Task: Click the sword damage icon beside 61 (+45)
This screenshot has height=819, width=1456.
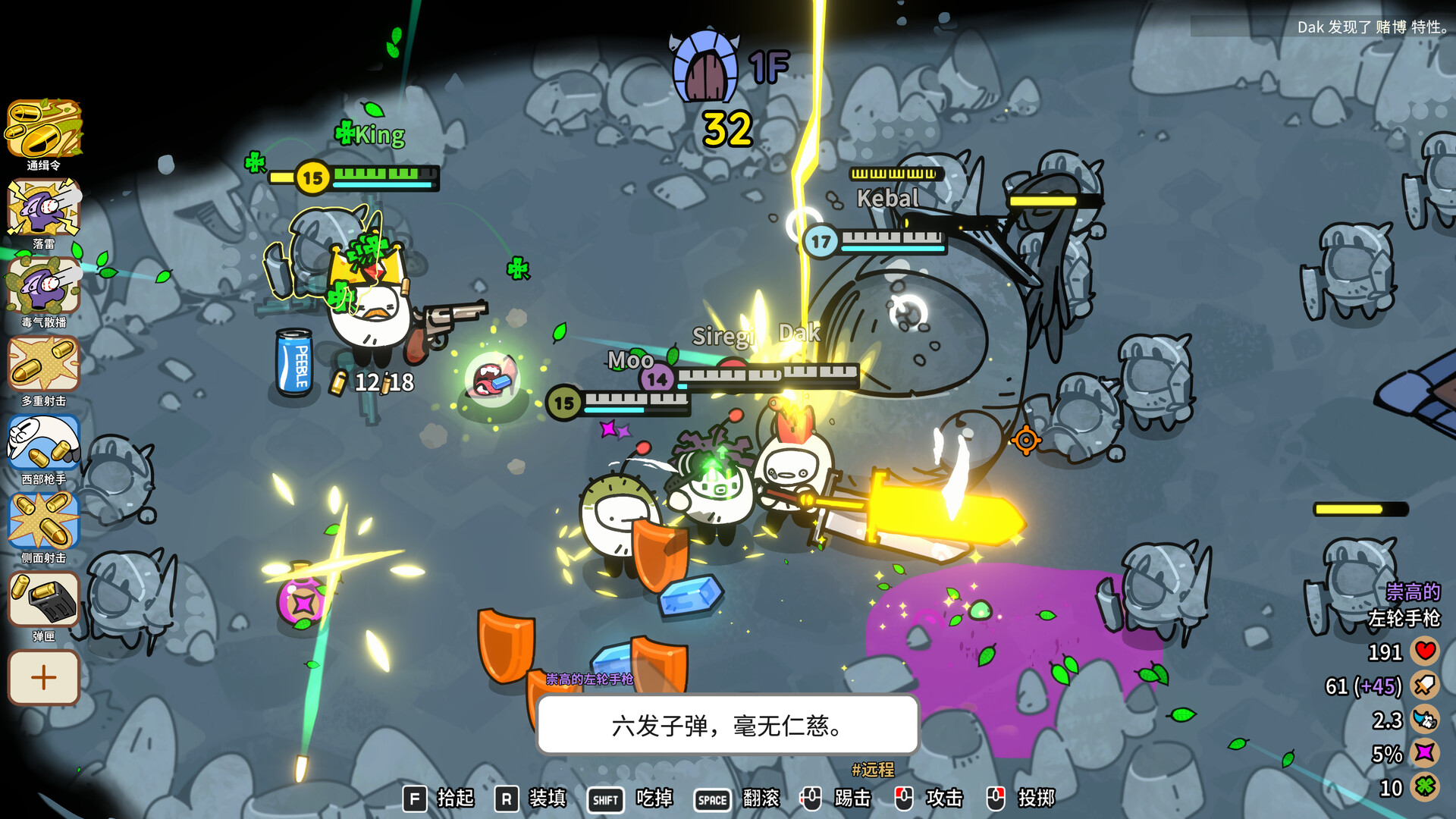Action: 1424,685
